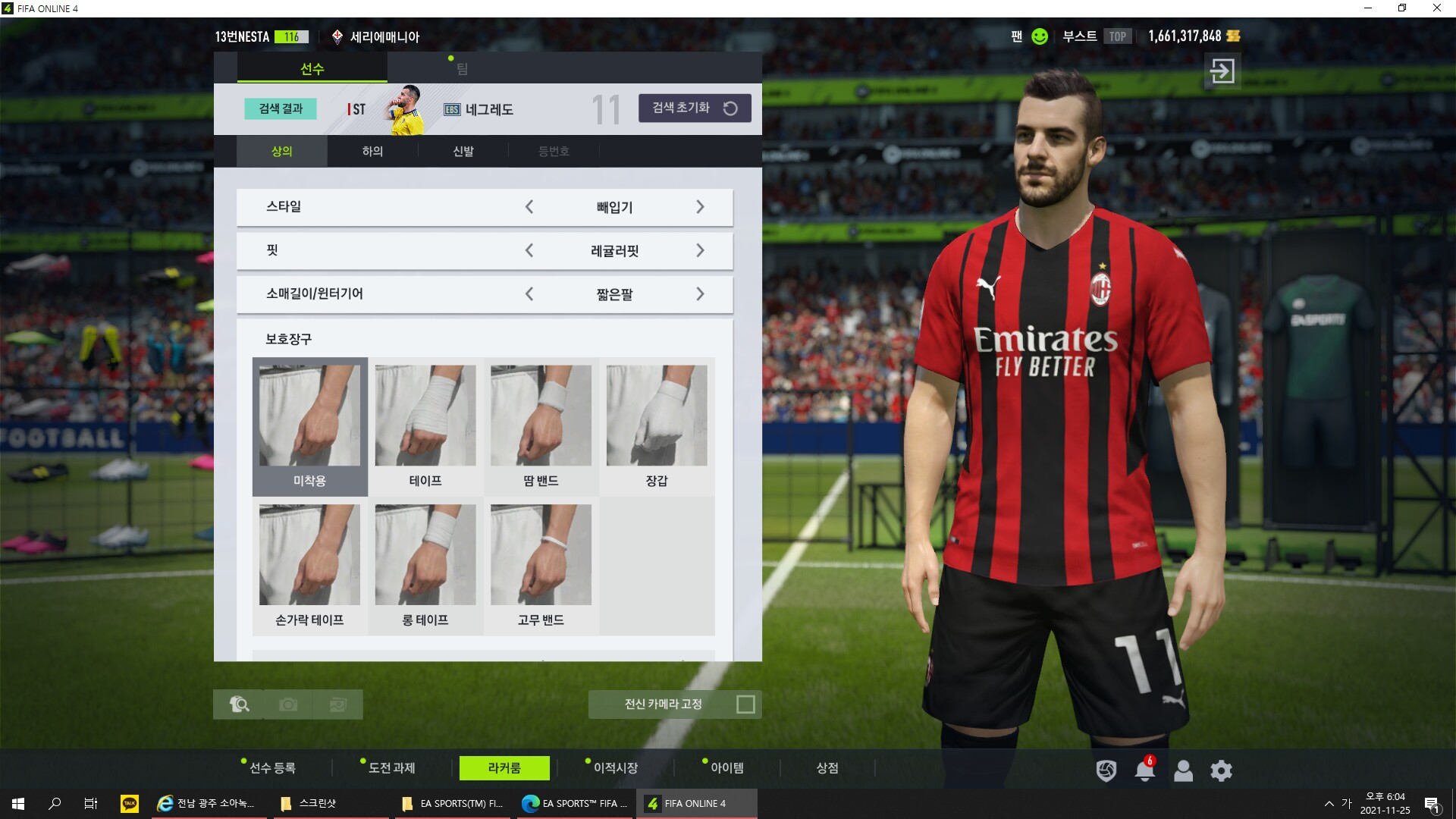Click right arrow for 스타일 option
Image resolution: width=1456 pixels, height=819 pixels.
(700, 207)
